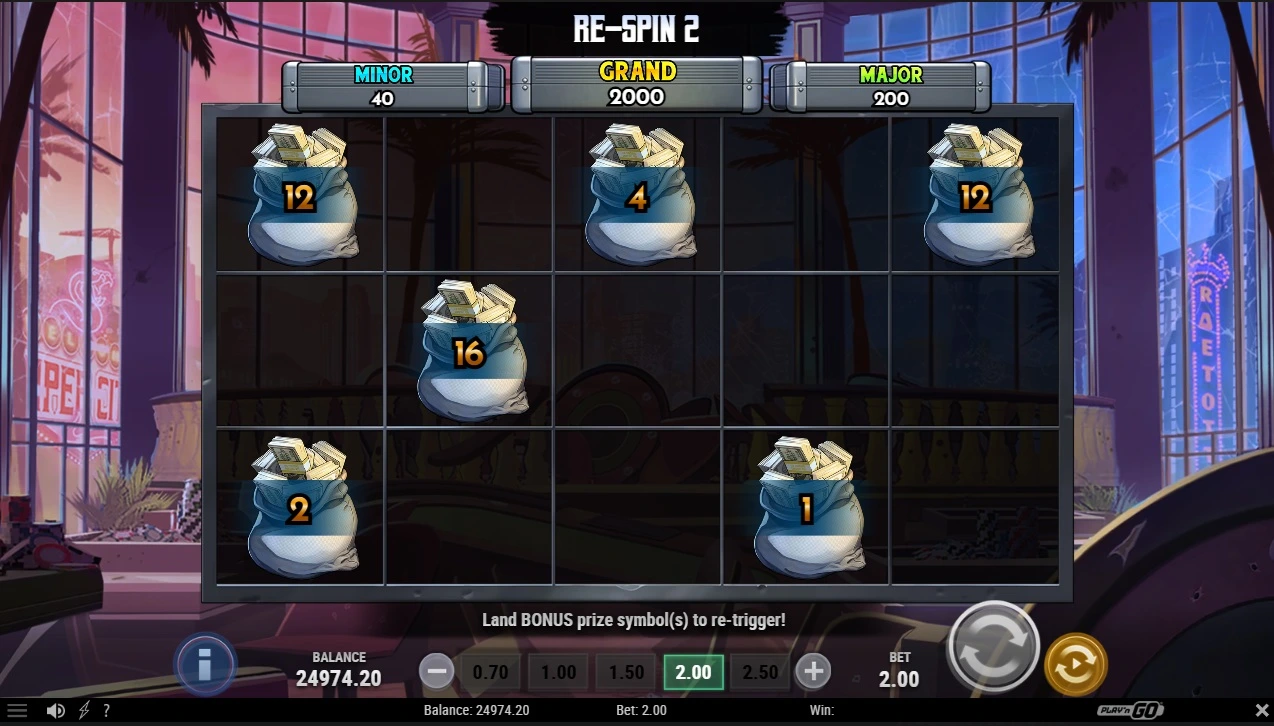Viewport: 1274px width, 726px height.
Task: Select the 0.70 bet amount
Action: point(490,672)
